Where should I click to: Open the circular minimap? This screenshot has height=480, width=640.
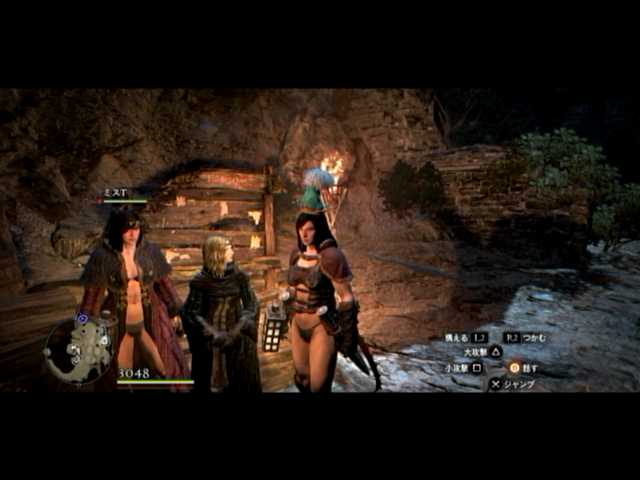click(x=79, y=350)
